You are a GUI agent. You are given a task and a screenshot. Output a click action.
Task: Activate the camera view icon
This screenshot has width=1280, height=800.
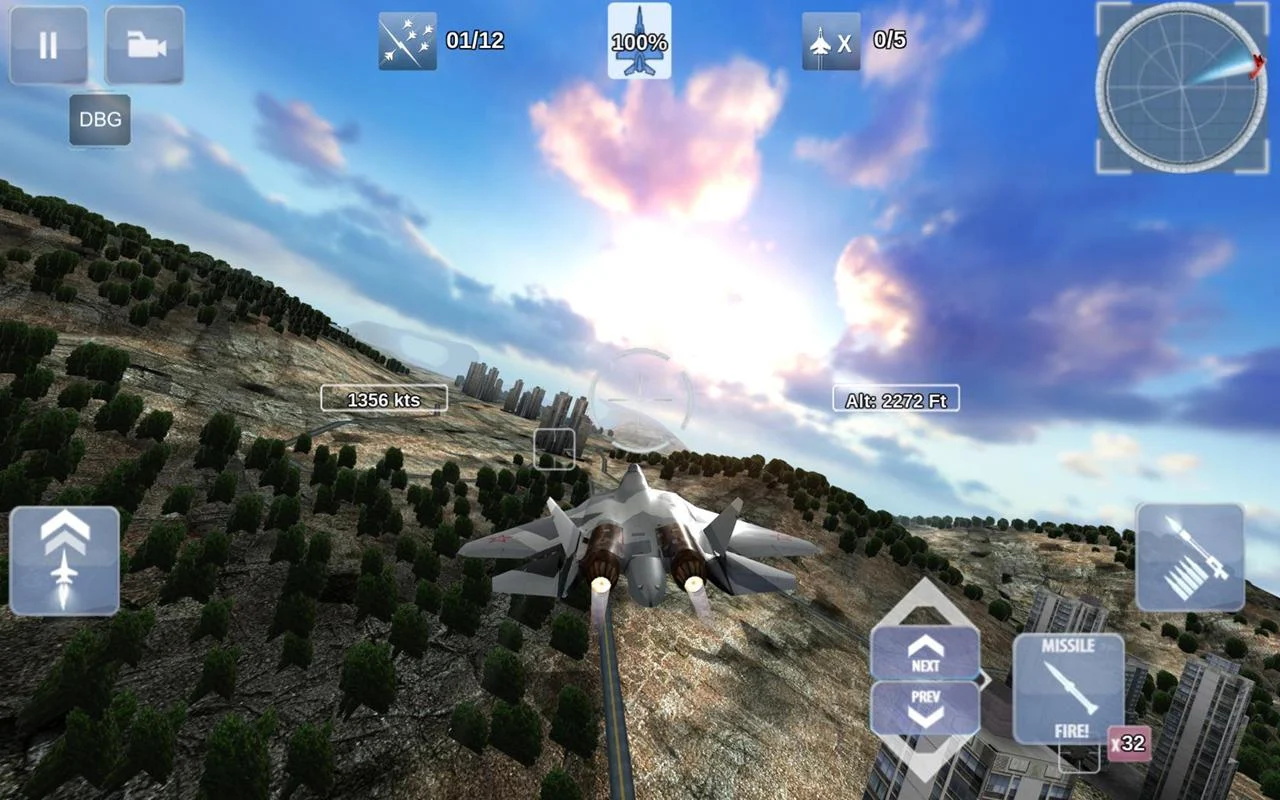point(145,44)
